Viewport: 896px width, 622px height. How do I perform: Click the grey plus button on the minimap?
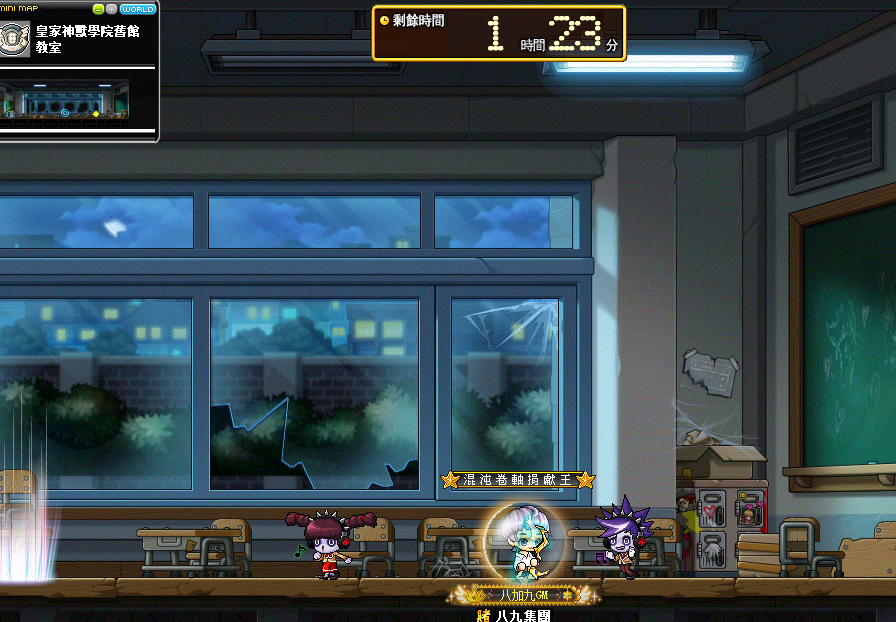[111, 9]
